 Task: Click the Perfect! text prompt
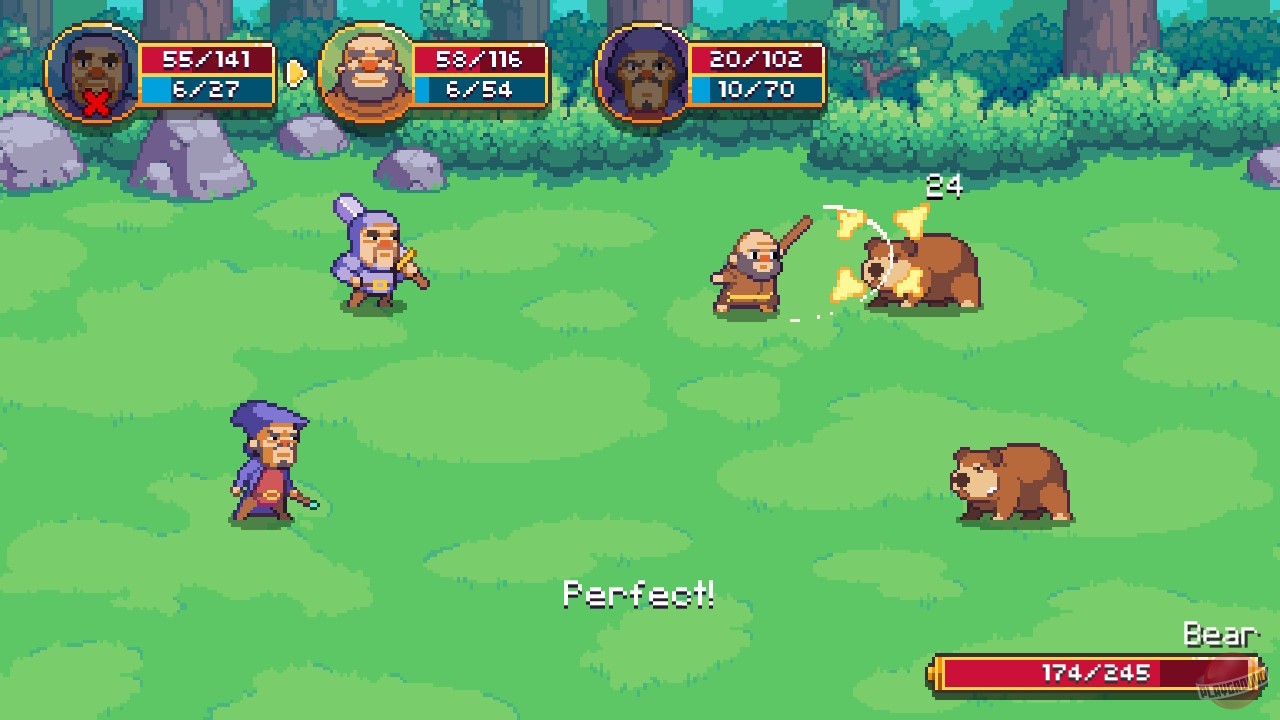(640, 592)
